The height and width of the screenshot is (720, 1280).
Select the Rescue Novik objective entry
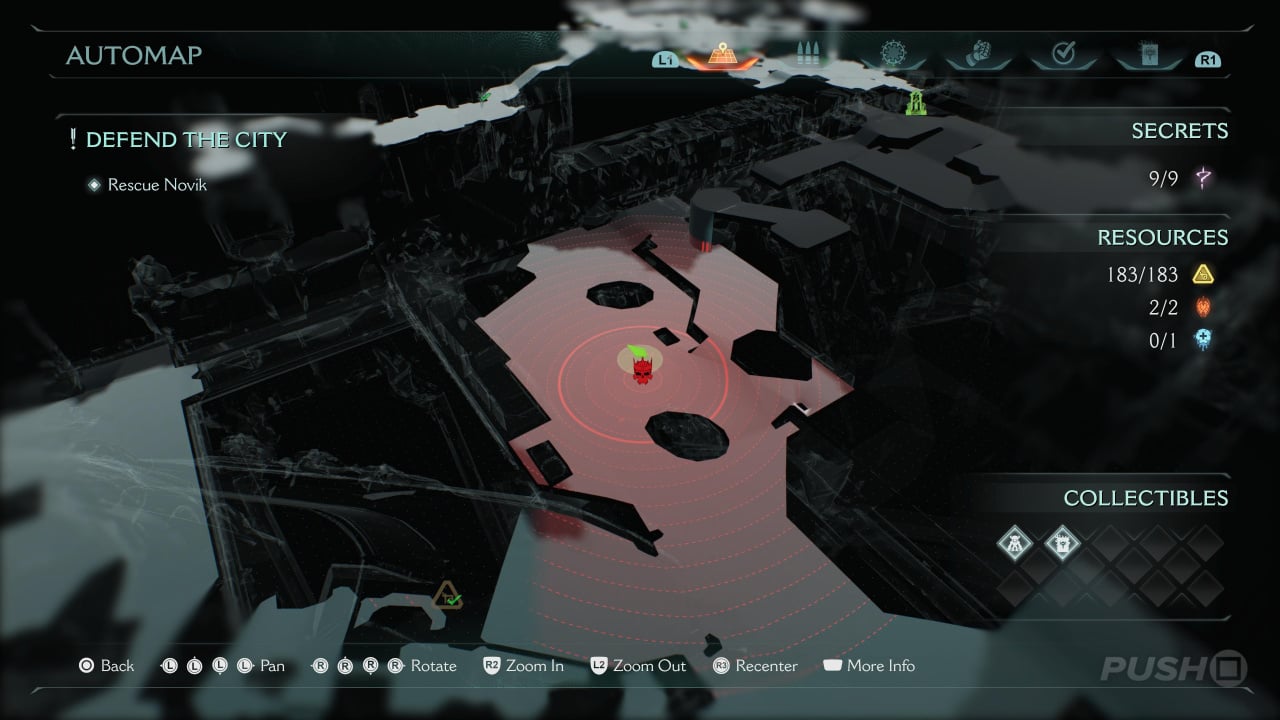coord(157,184)
